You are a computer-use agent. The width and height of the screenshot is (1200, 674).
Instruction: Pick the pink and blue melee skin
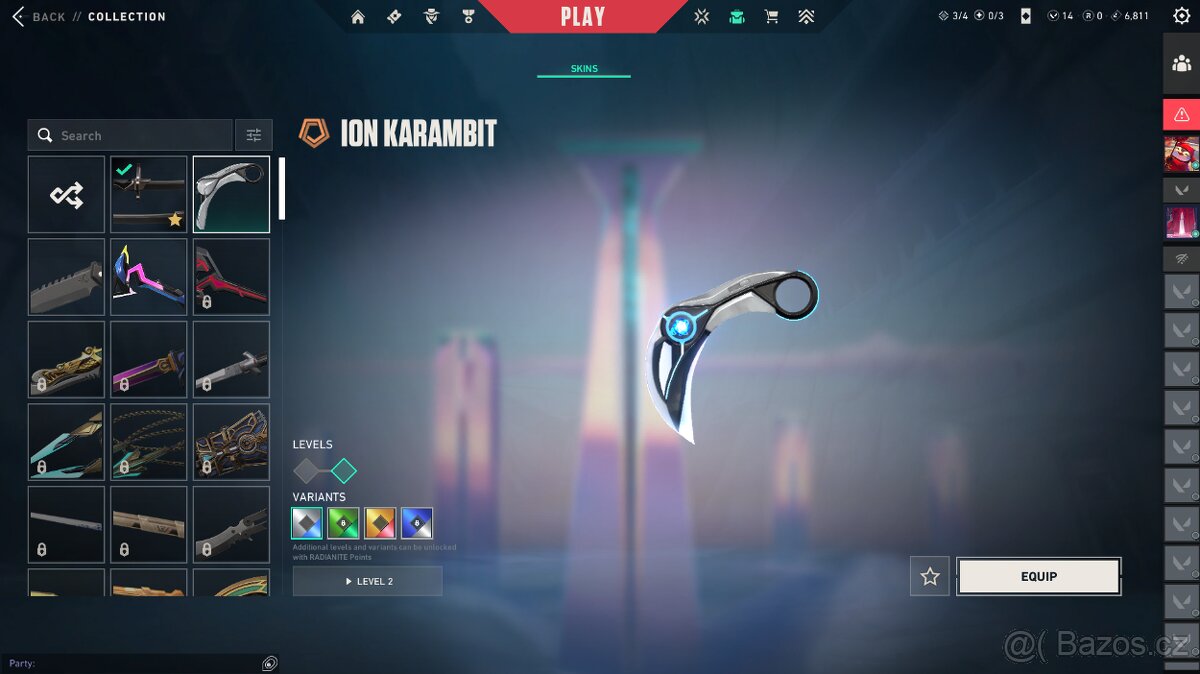point(149,277)
